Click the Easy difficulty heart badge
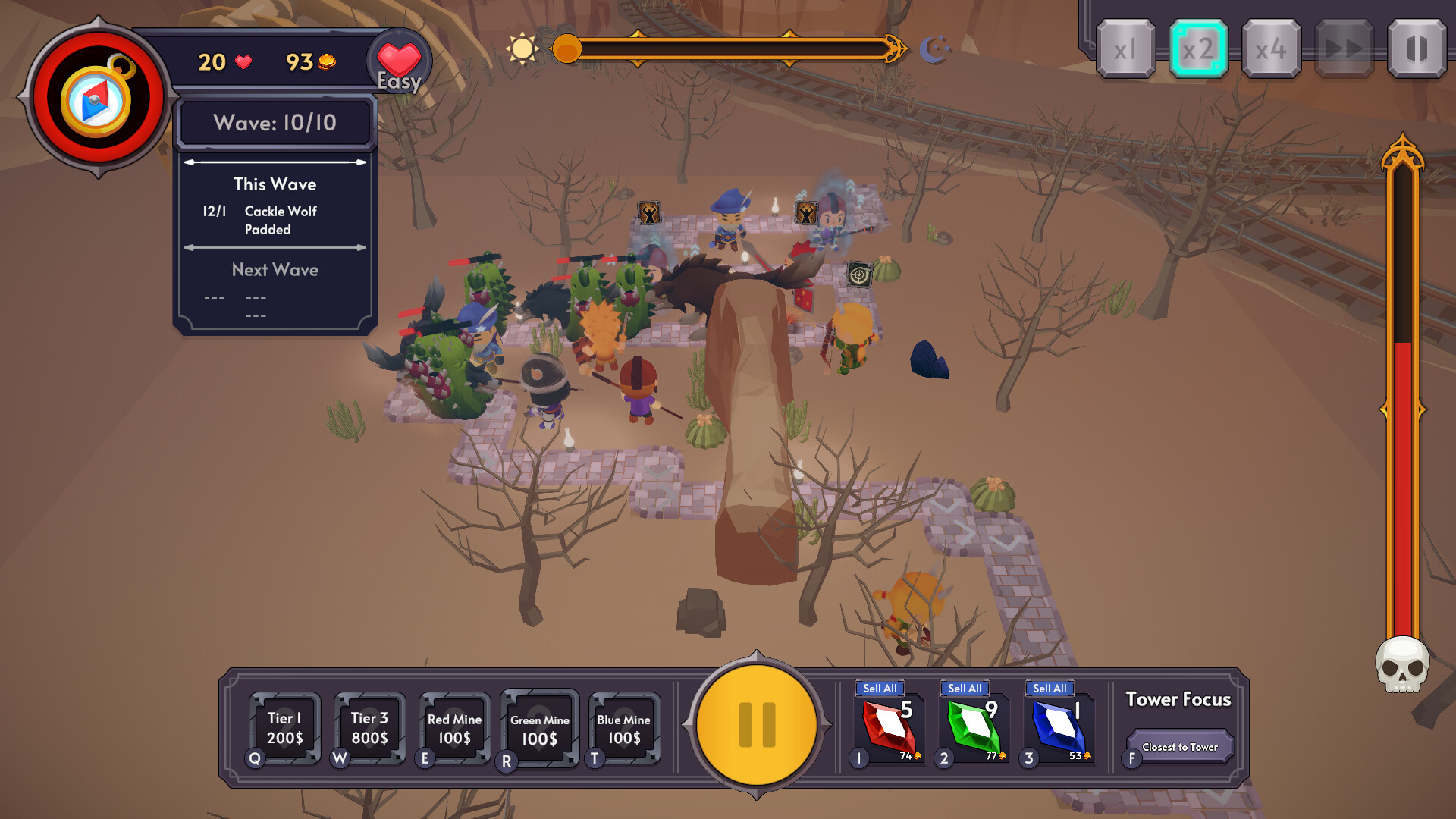1456x819 pixels. click(x=400, y=61)
